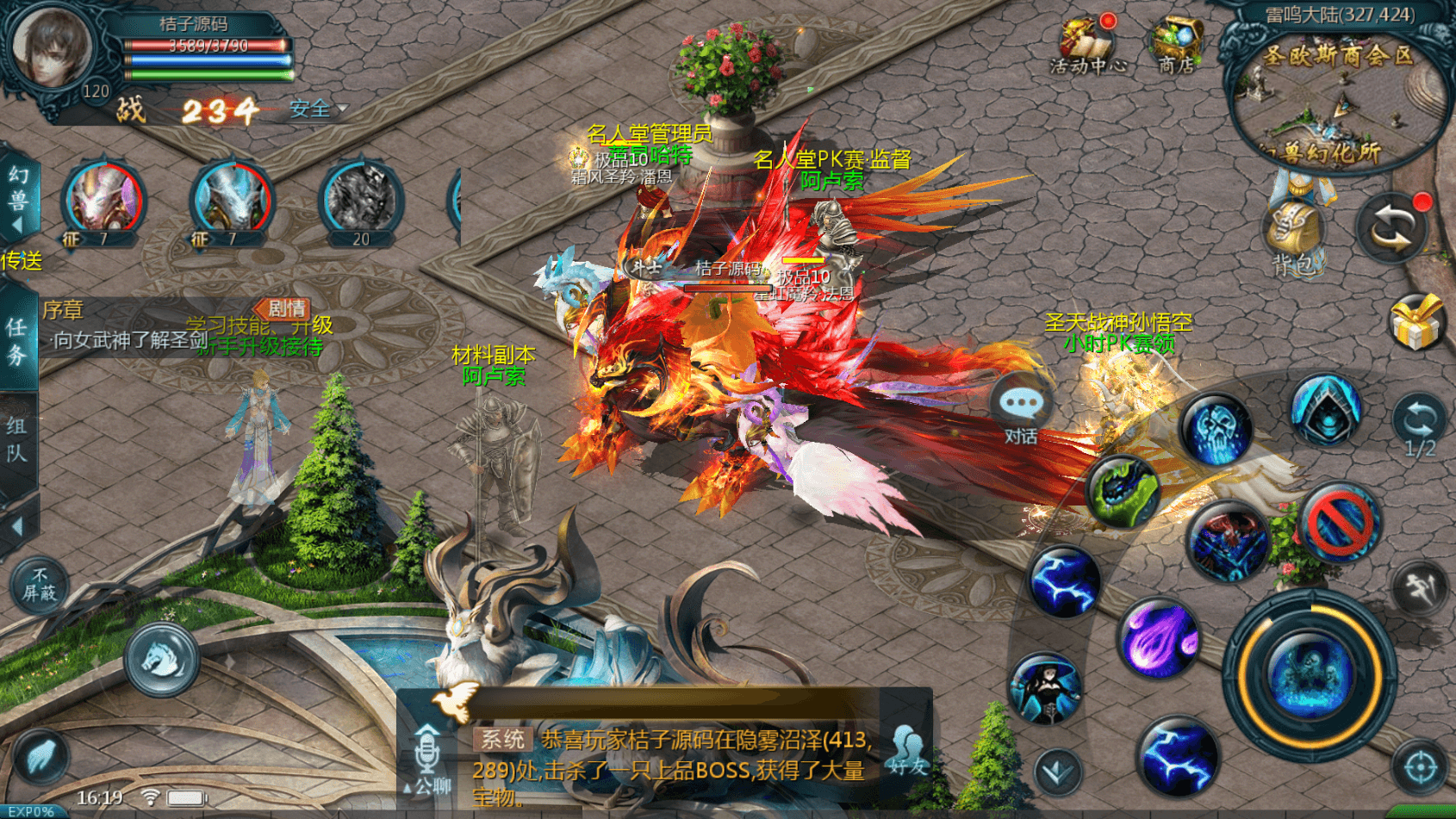
Task: Open the 安全 PK mode dropdown
Action: click(x=317, y=109)
